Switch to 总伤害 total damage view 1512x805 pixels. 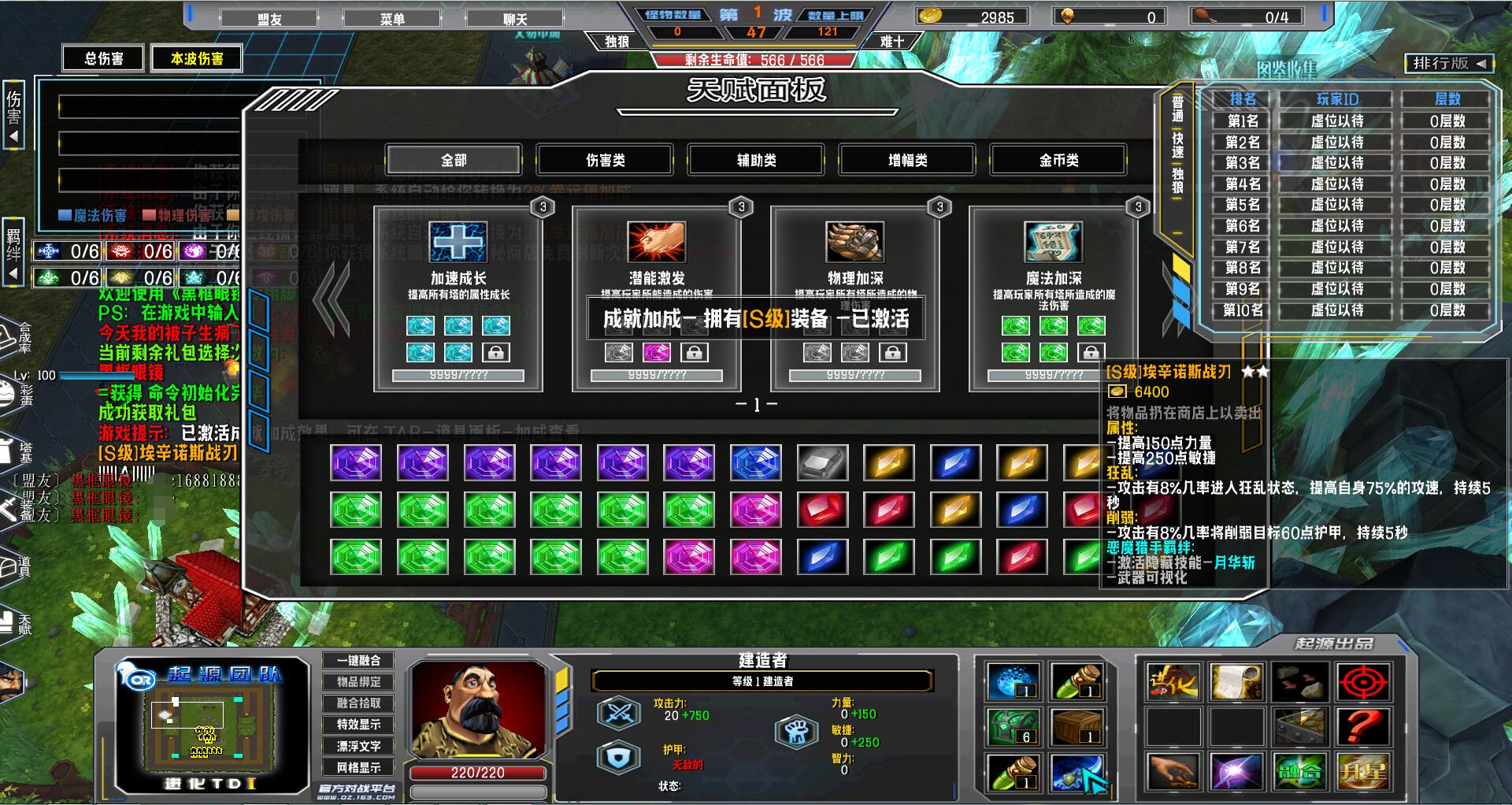tap(104, 58)
